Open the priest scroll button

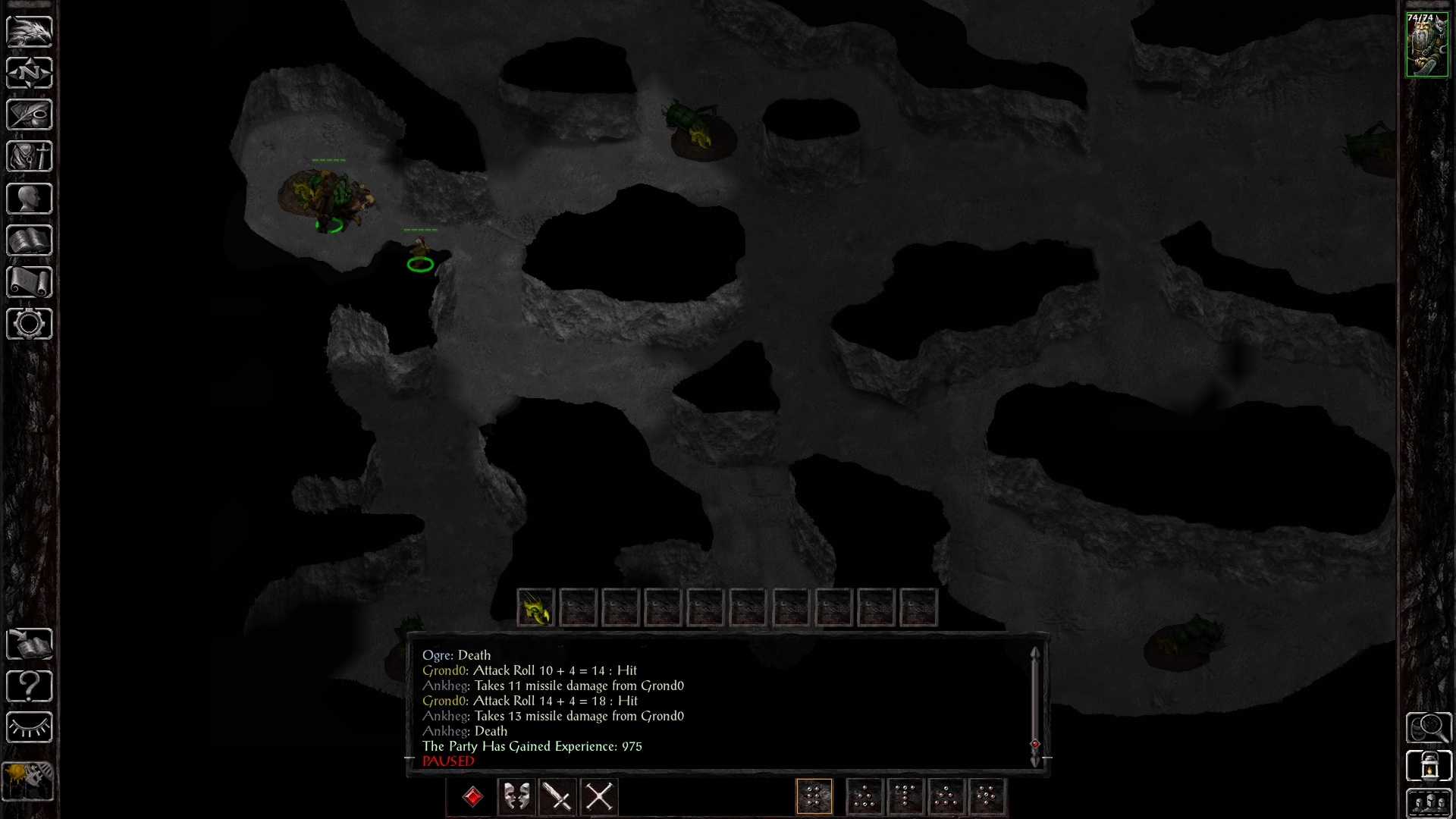(x=30, y=282)
